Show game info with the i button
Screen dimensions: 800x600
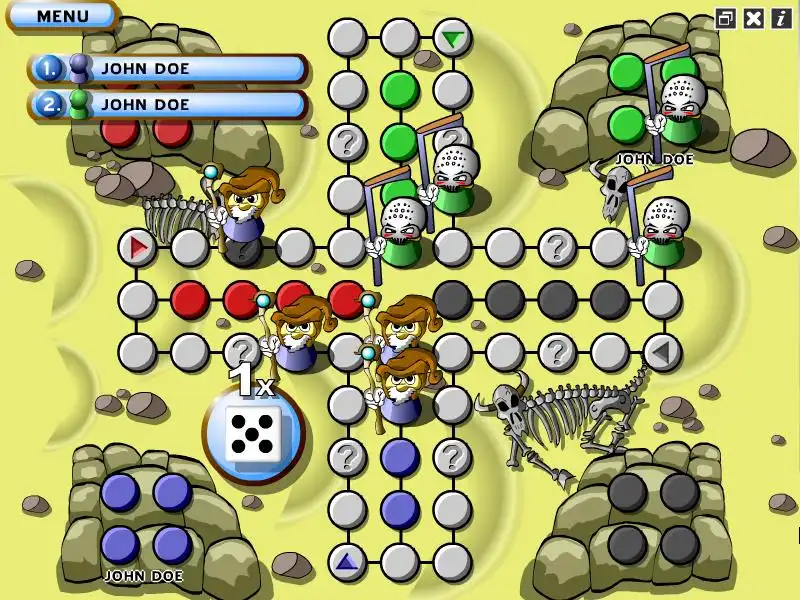point(780,17)
